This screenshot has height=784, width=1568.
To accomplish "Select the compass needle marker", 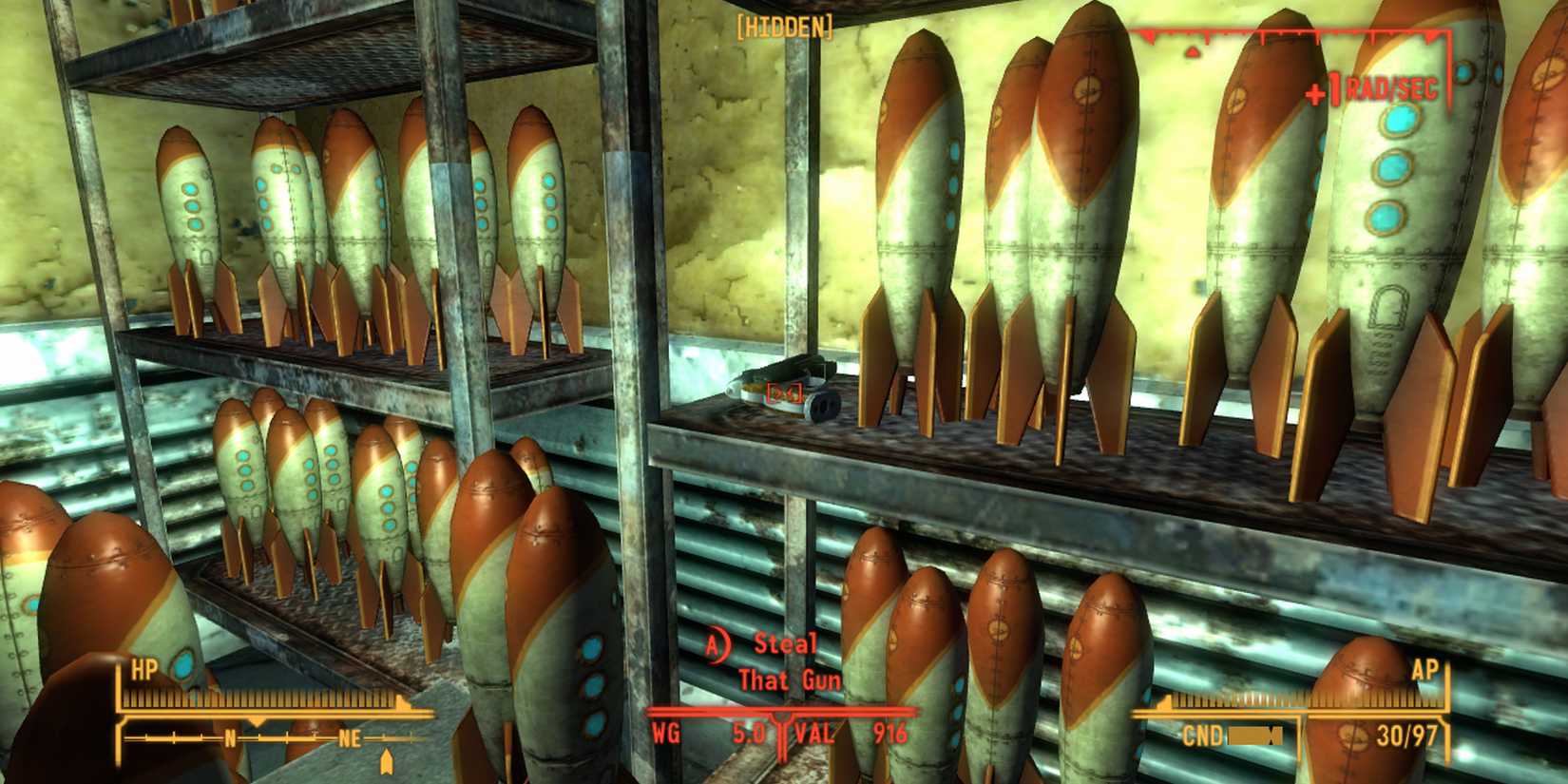I will [x=390, y=760].
